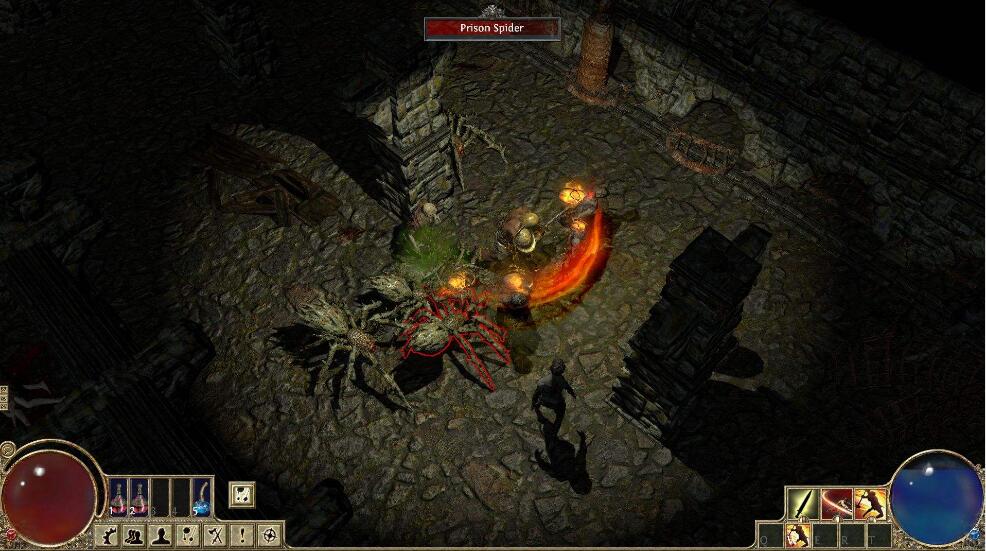This screenshot has height=551, width=986.
Task: Open the character silhouette menu button
Action: pyautogui.click(x=160, y=536)
